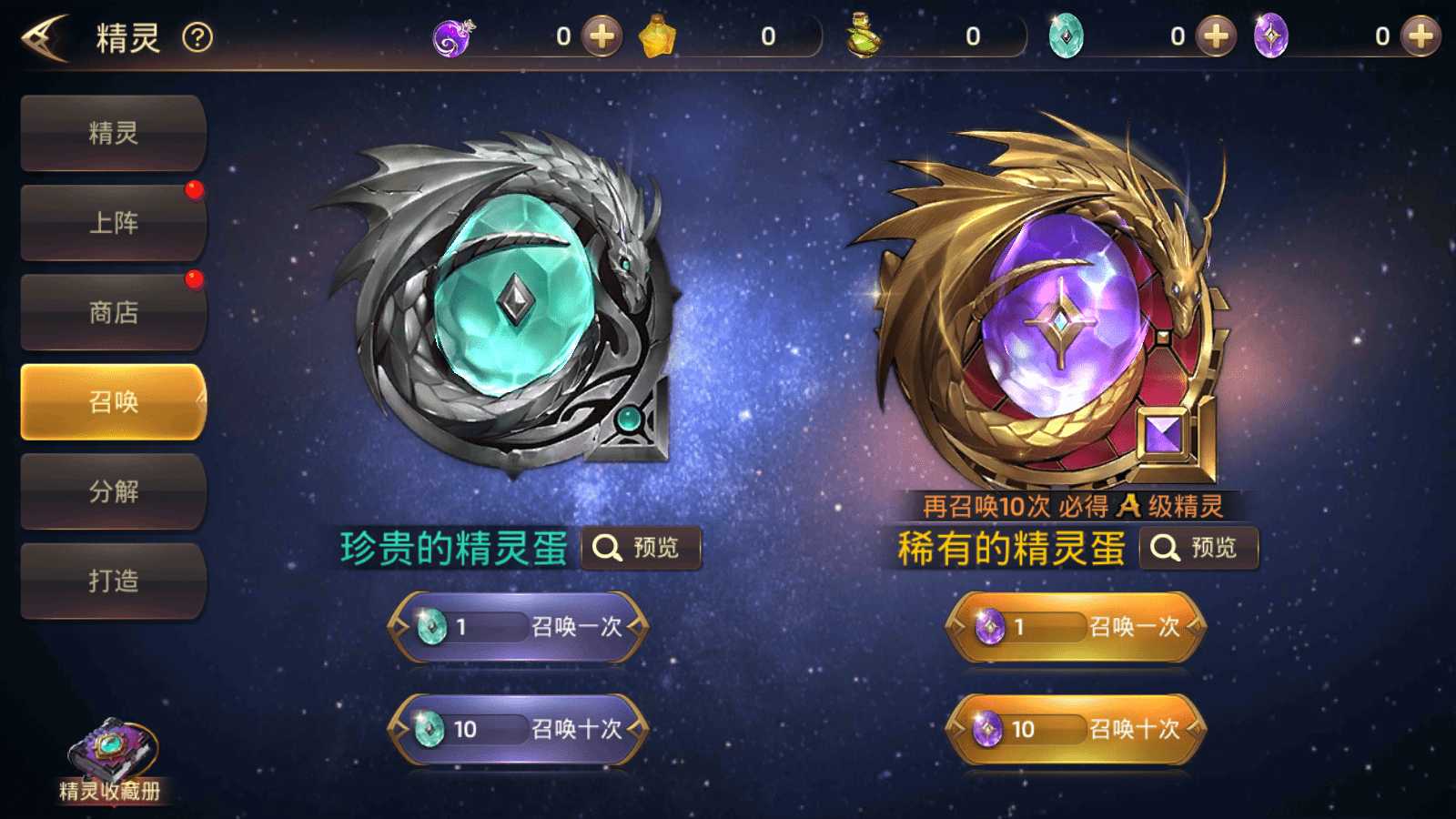1456x819 pixels.
Task: Click the green potion currency icon
Action: click(863, 36)
